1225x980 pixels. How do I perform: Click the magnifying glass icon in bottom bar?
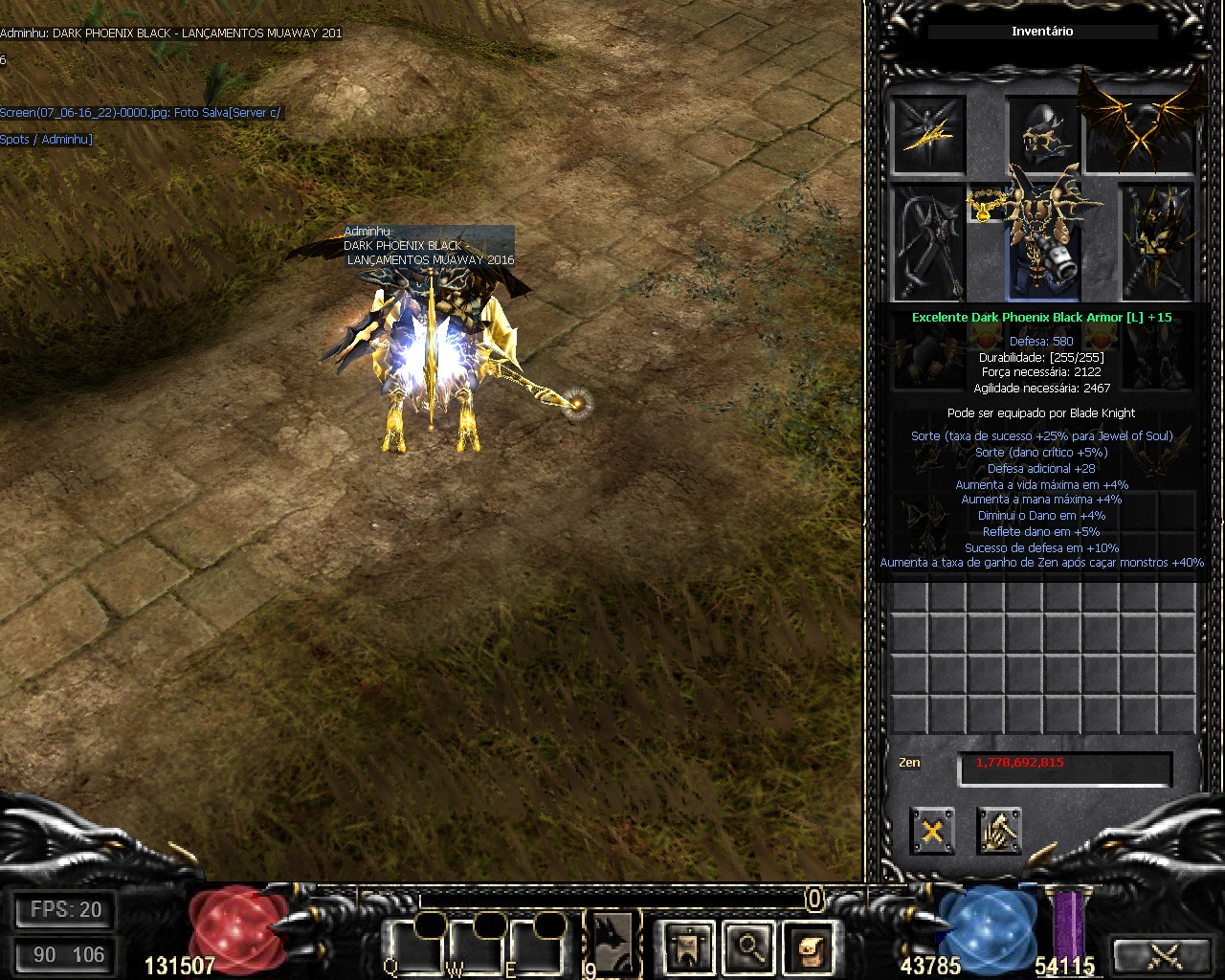[x=749, y=947]
